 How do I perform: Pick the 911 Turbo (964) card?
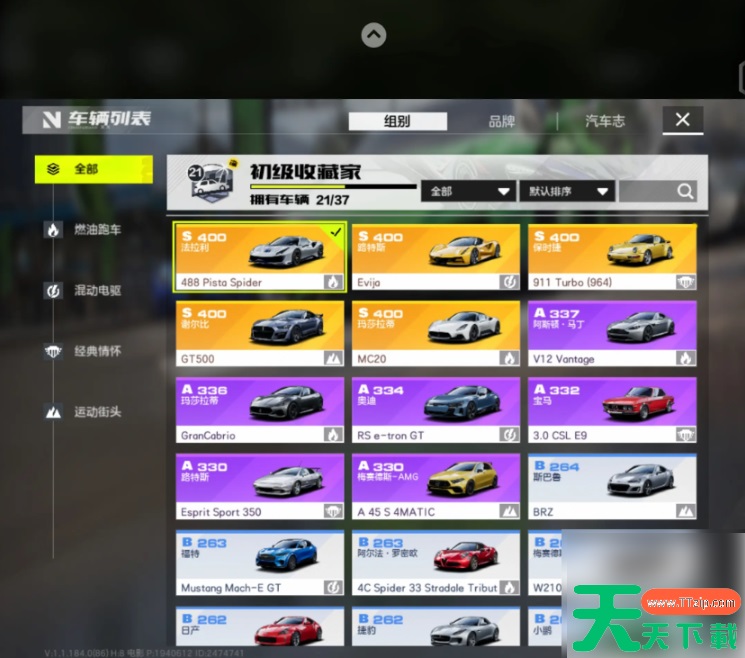(612, 257)
